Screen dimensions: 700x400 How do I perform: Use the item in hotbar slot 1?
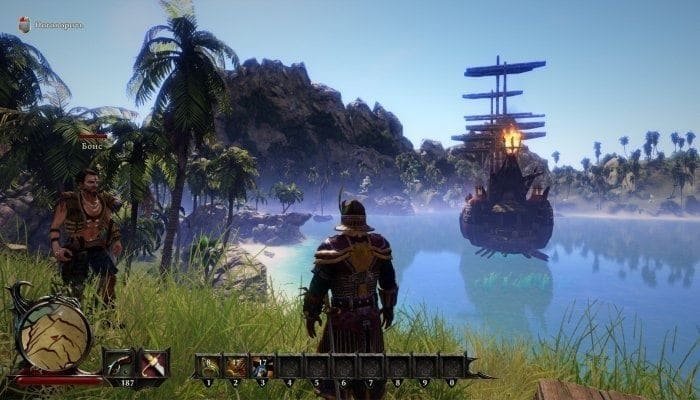coord(210,367)
